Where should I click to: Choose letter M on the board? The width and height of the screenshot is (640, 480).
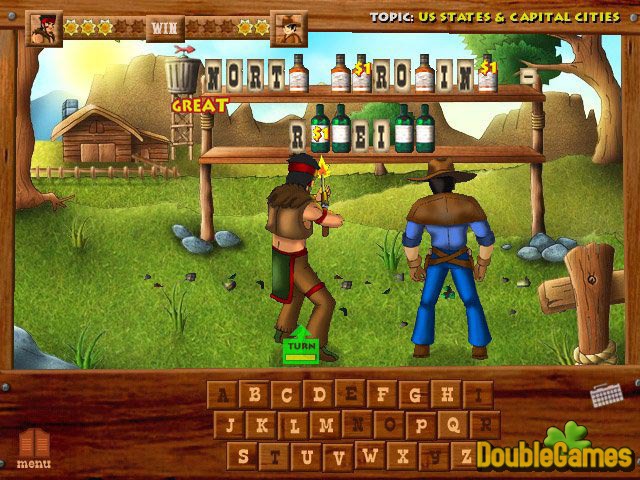pyautogui.click(x=326, y=425)
